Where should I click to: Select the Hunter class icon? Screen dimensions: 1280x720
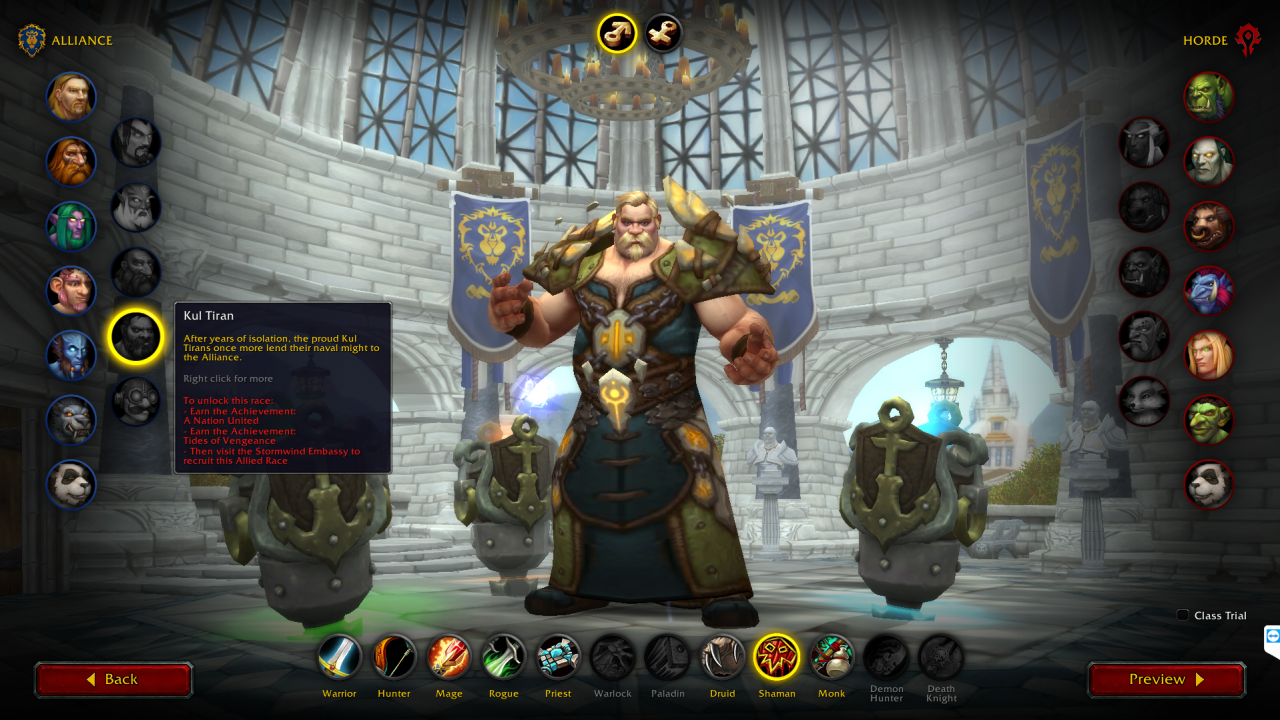pyautogui.click(x=394, y=656)
